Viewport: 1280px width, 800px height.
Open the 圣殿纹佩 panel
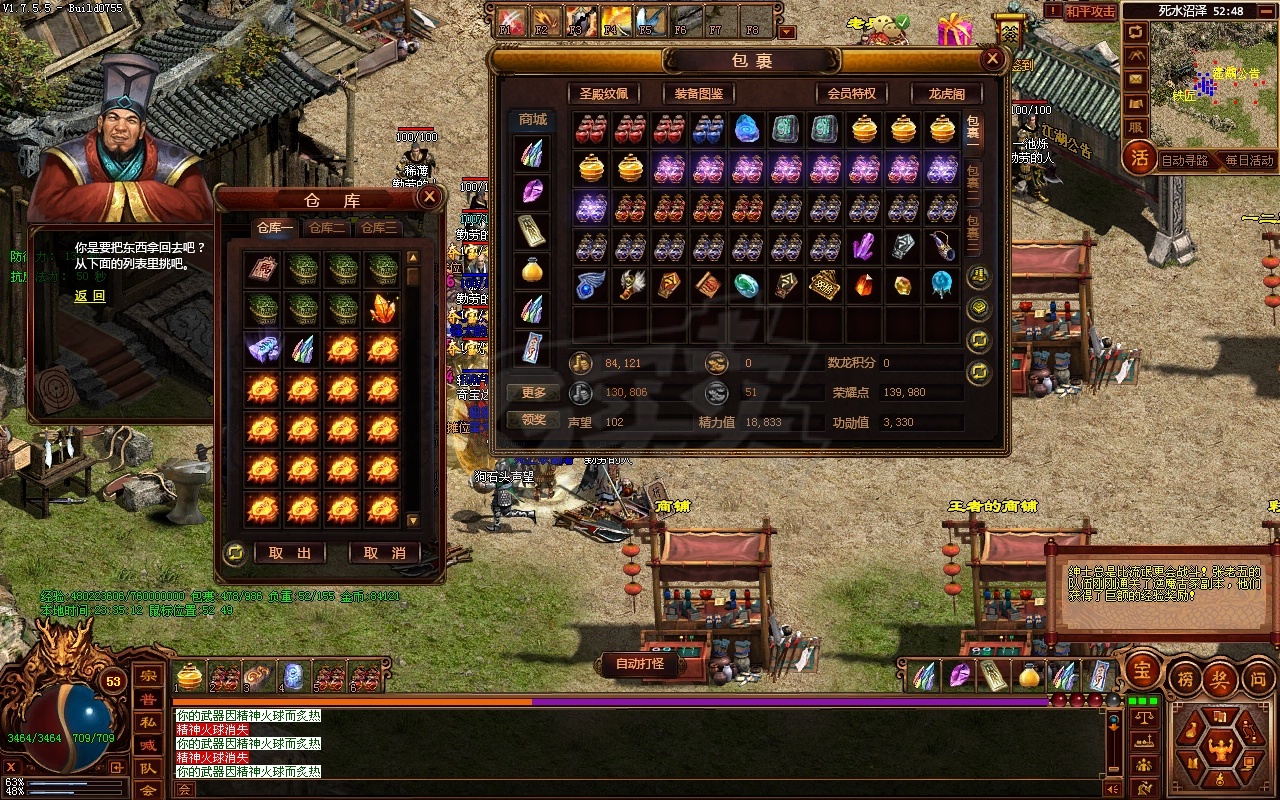click(x=604, y=93)
